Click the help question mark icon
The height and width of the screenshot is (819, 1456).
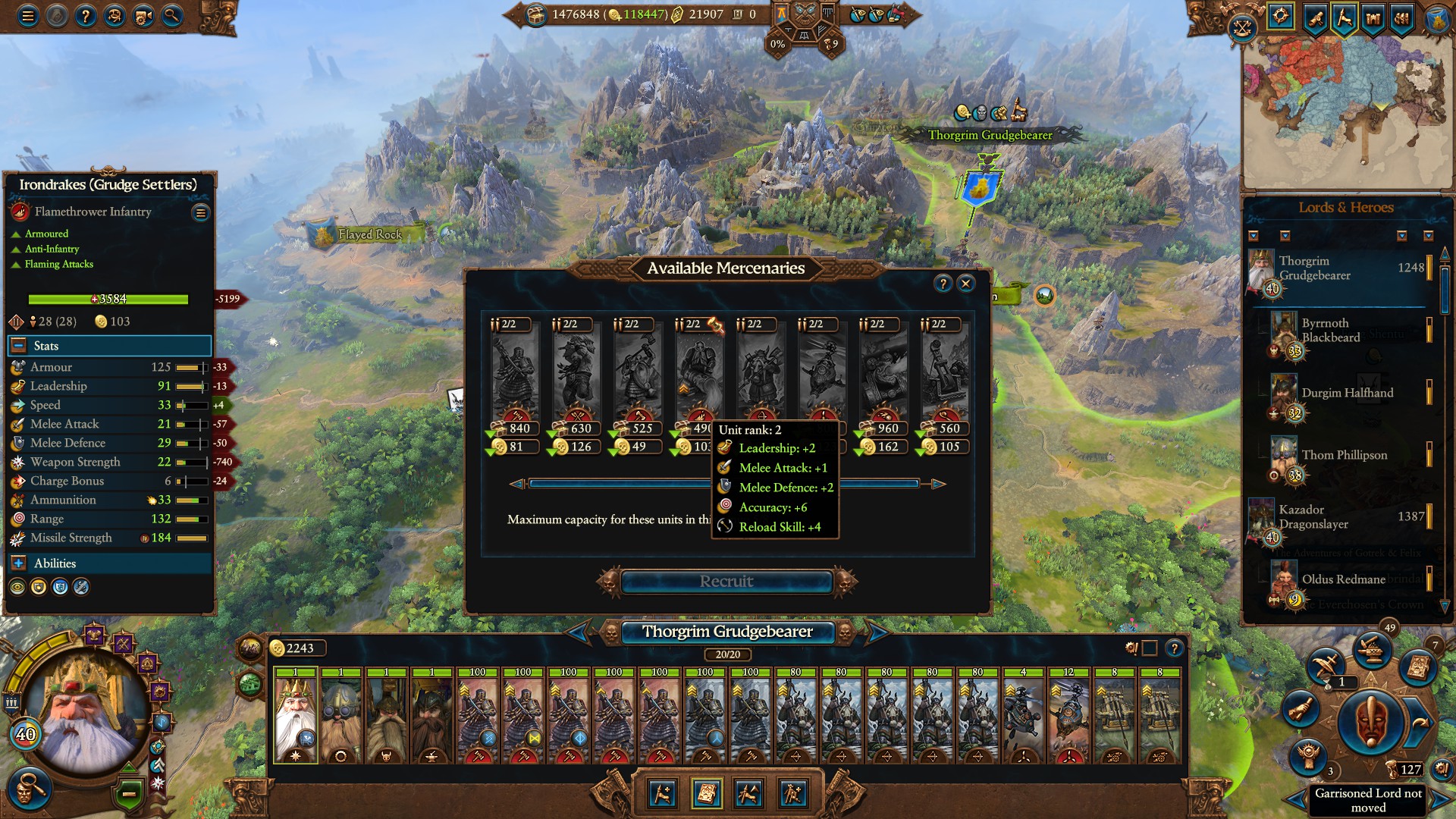coord(86,15)
